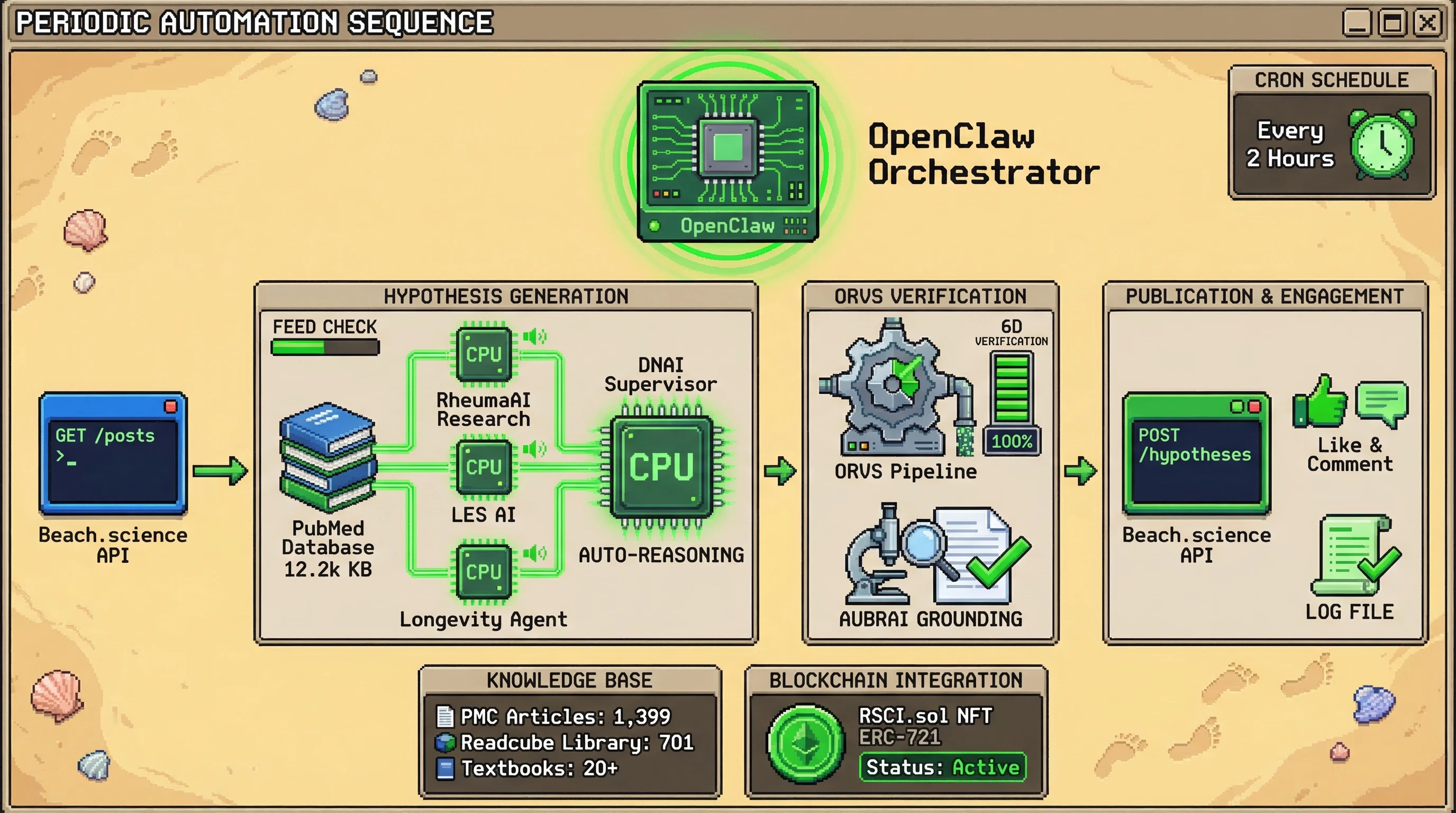Click the green Ethereum coin icon
This screenshot has width=1456, height=813.
pos(806,743)
